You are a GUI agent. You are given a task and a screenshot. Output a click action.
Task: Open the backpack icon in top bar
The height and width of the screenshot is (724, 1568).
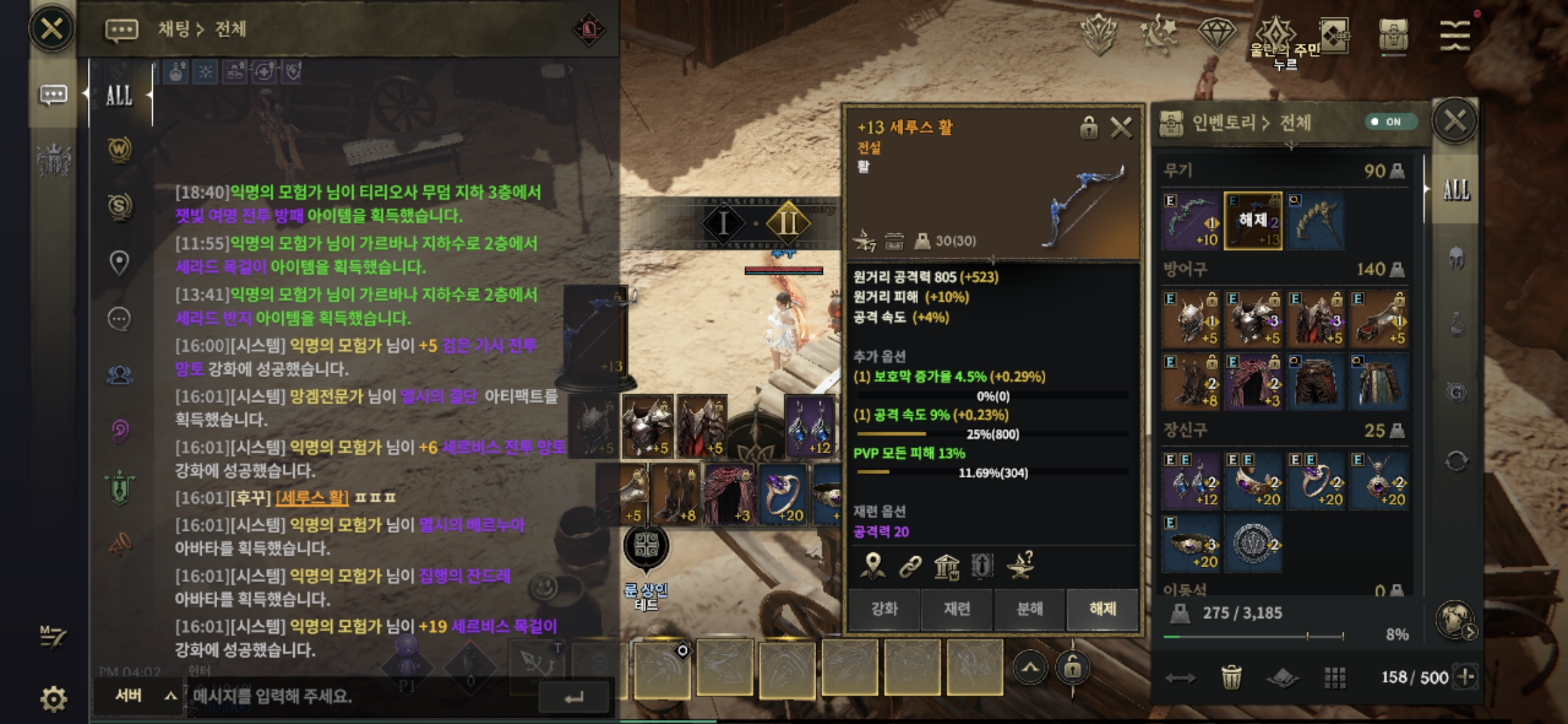pyautogui.click(x=1393, y=34)
